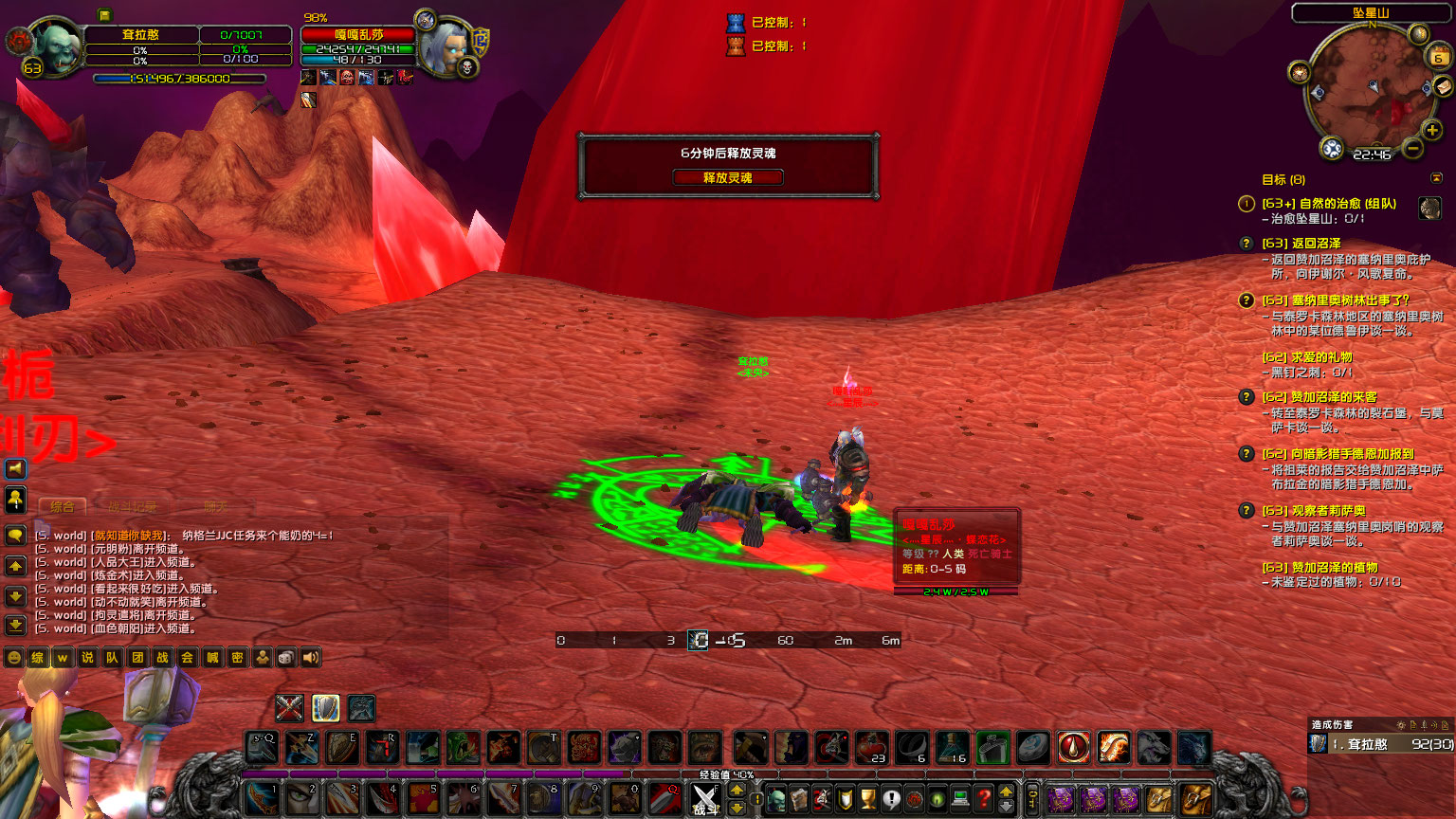Open the spellbook icon in the micro menu

pos(801,799)
